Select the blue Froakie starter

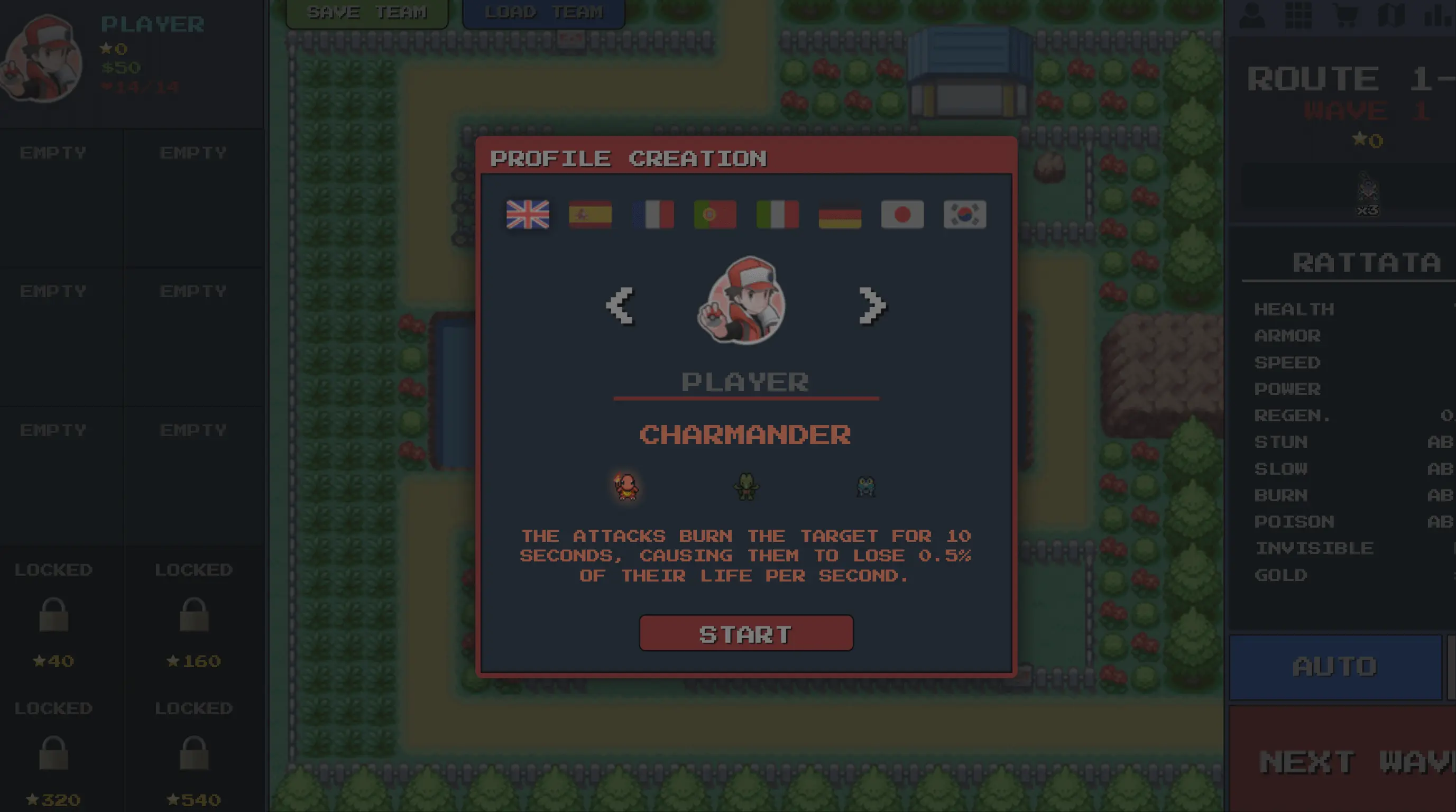point(866,486)
